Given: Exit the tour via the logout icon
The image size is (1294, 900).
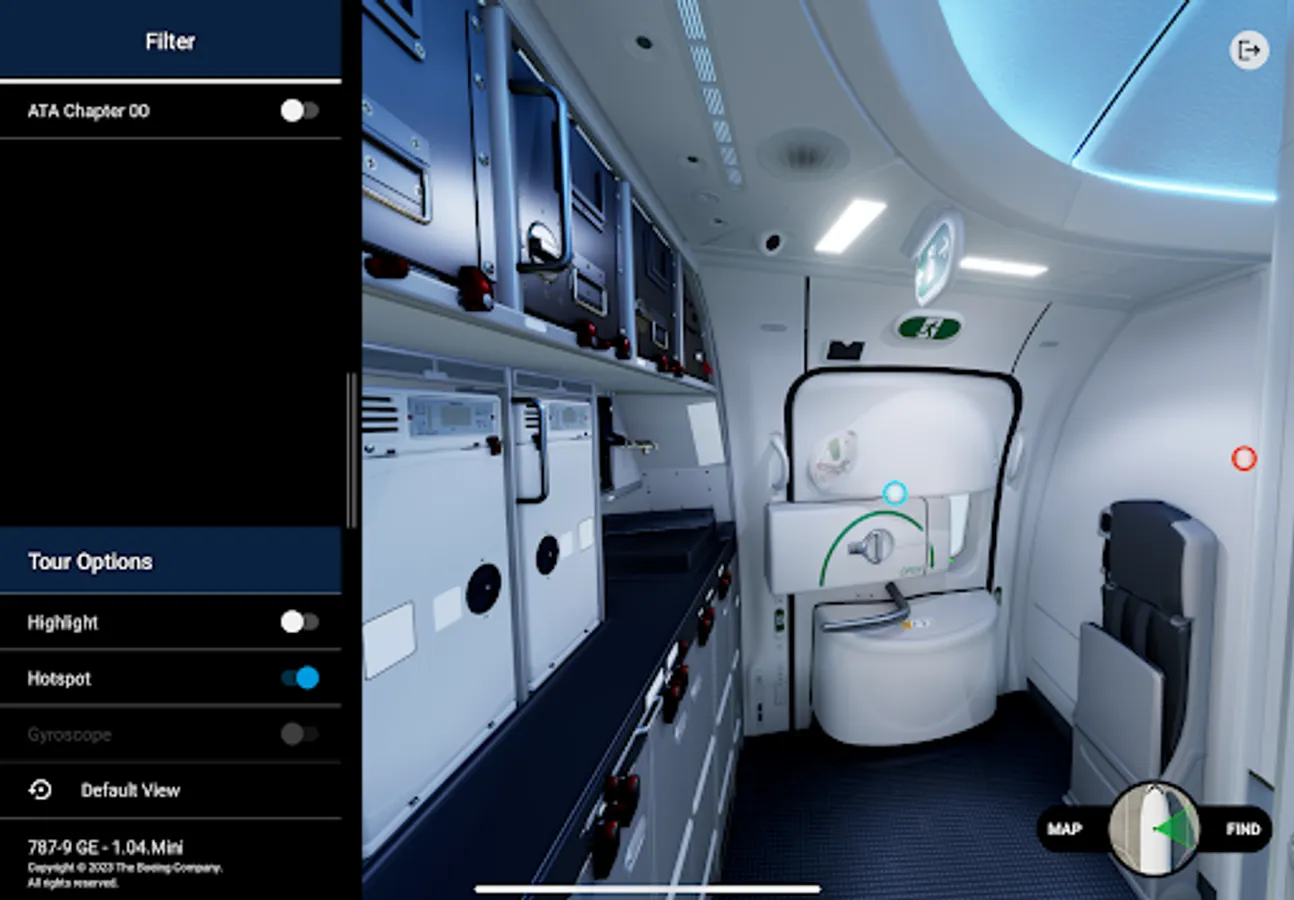Looking at the screenshot, I should point(1248,49).
